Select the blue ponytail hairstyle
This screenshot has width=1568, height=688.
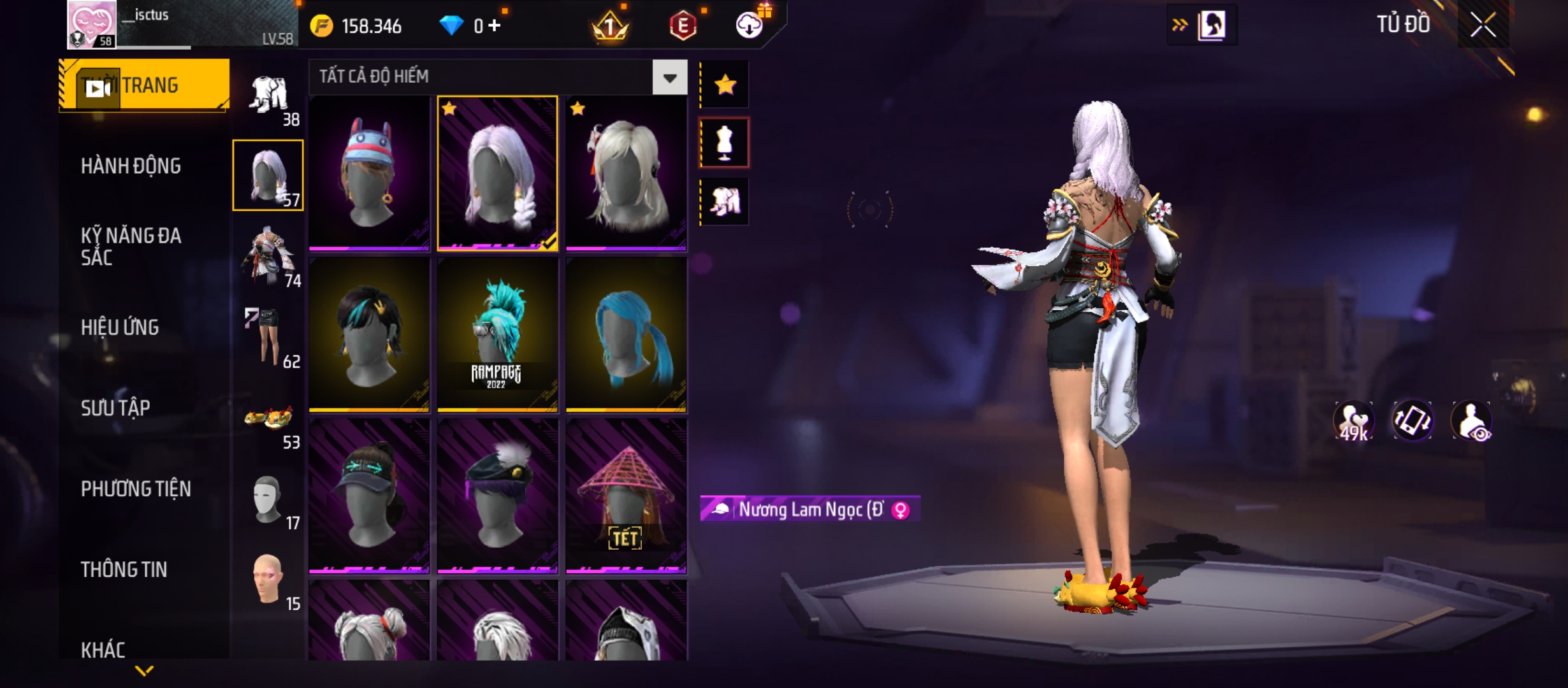(x=626, y=334)
